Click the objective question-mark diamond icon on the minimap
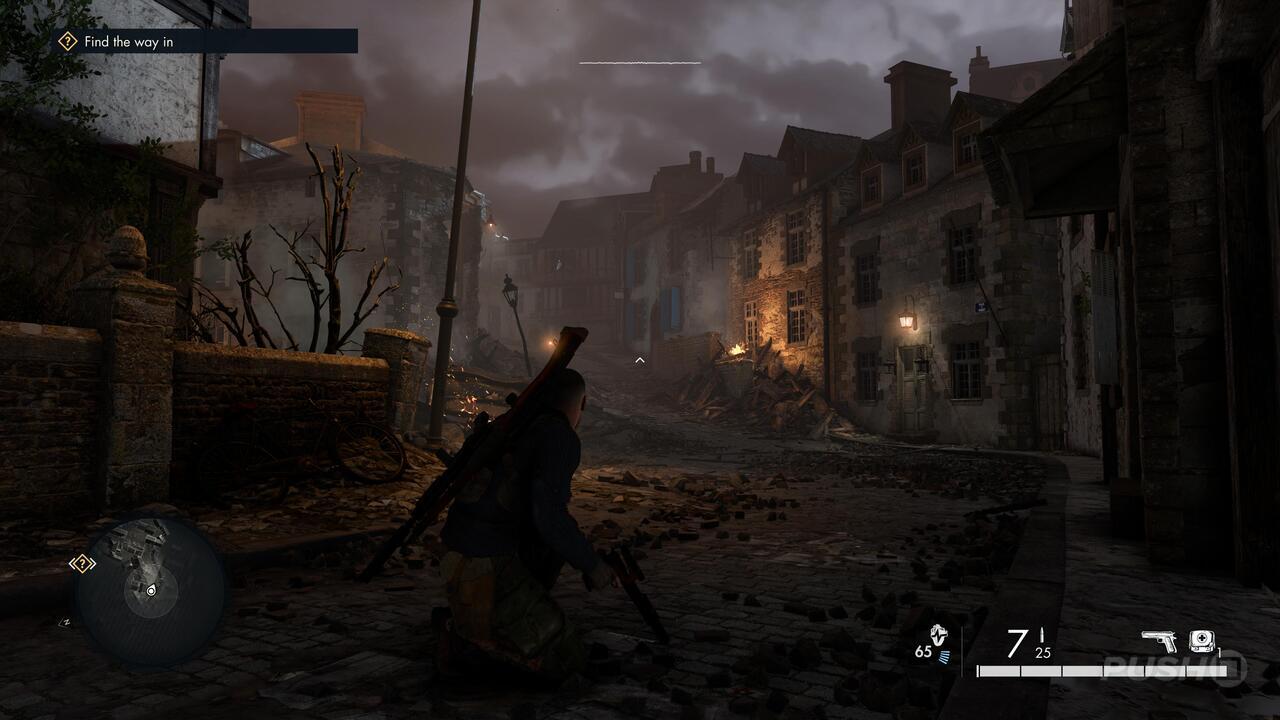 tap(82, 563)
